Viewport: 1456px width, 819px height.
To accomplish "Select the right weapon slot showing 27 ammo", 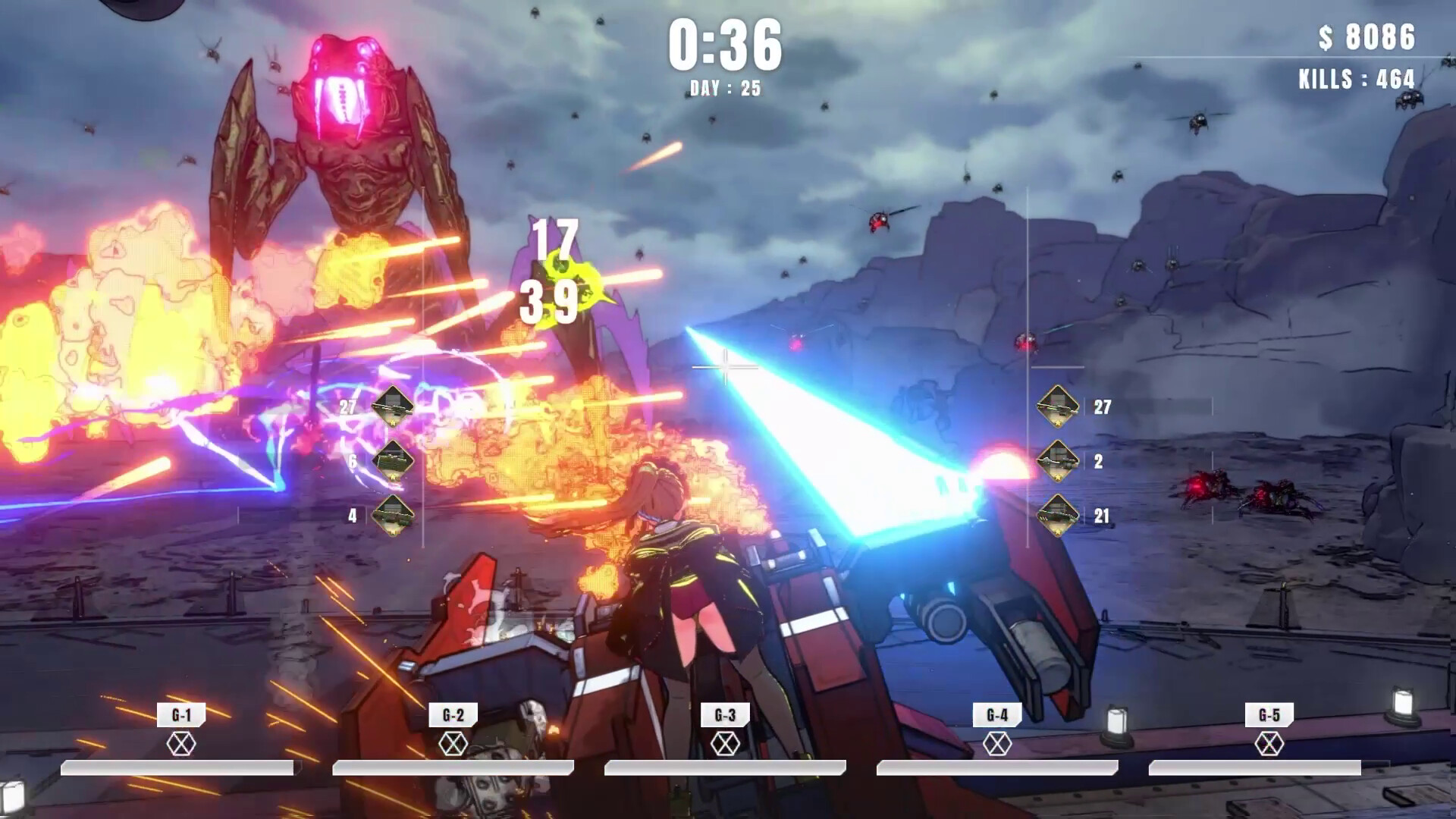I will [1057, 406].
